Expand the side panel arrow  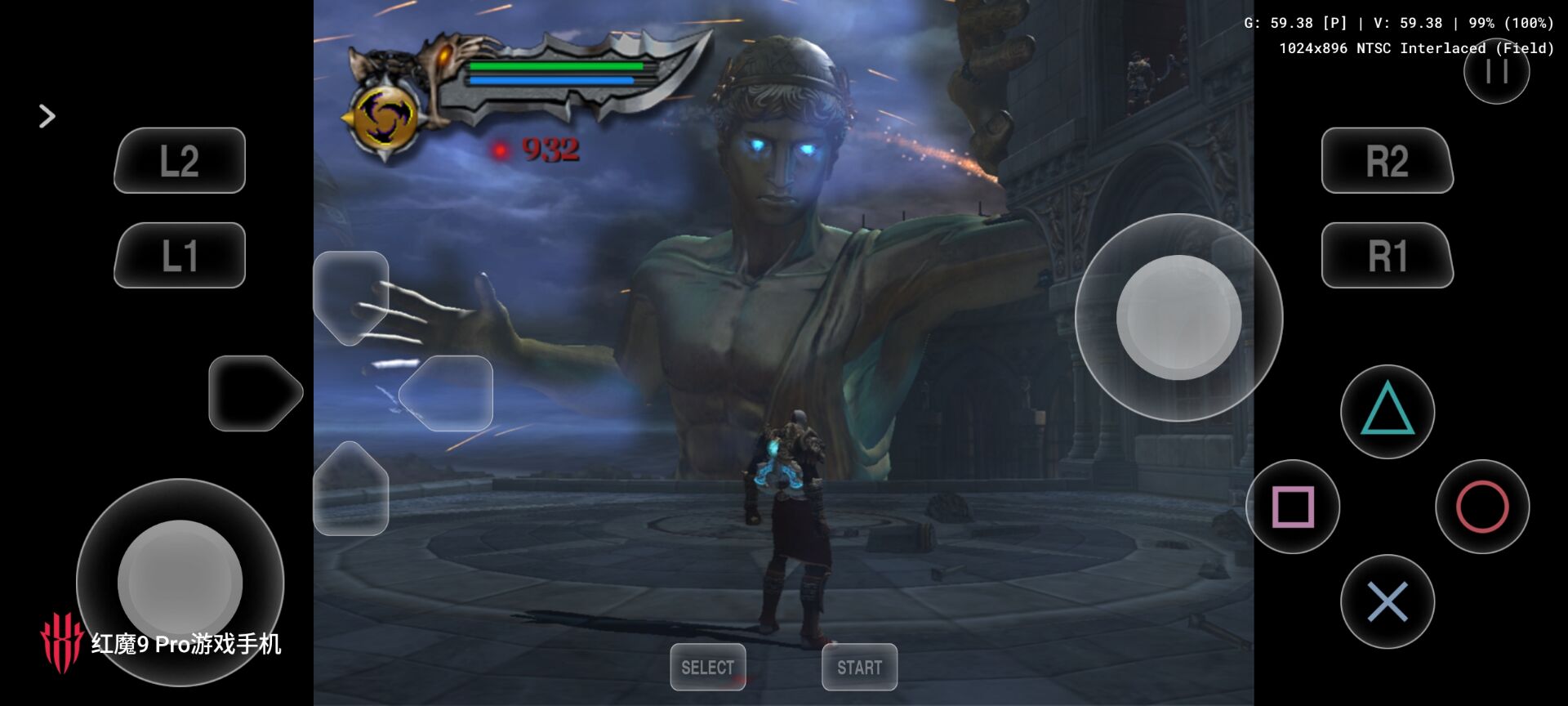[x=47, y=116]
